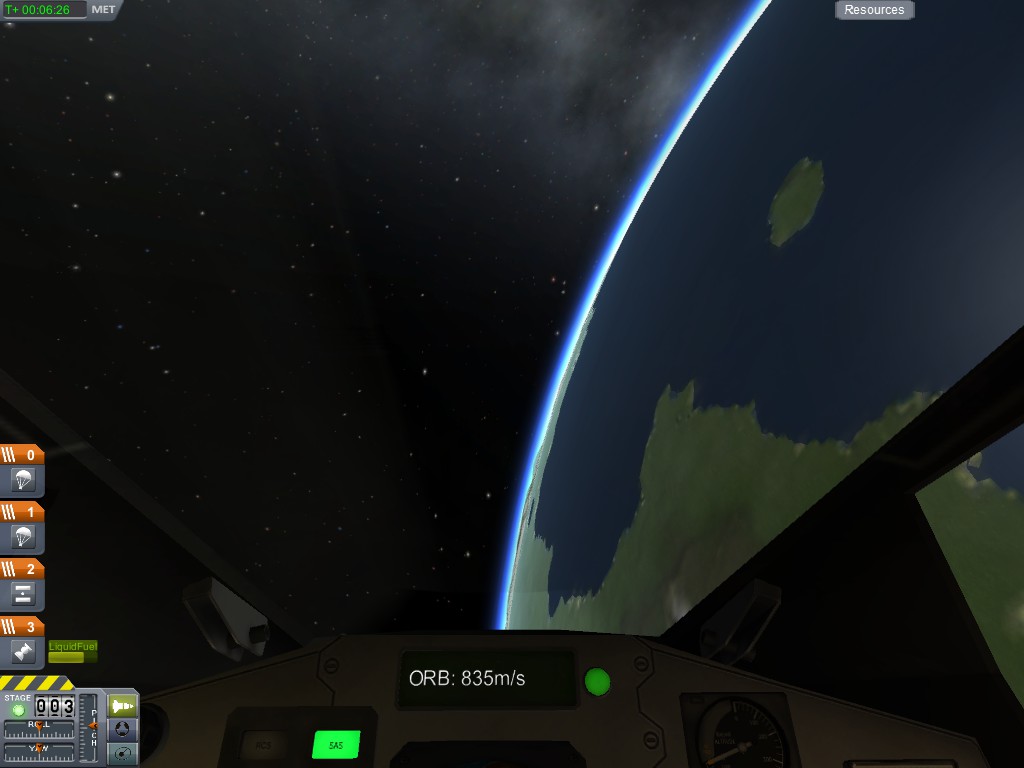Click the decoupler icon in stage 2
Viewport: 1024px width, 768px height.
(23, 594)
